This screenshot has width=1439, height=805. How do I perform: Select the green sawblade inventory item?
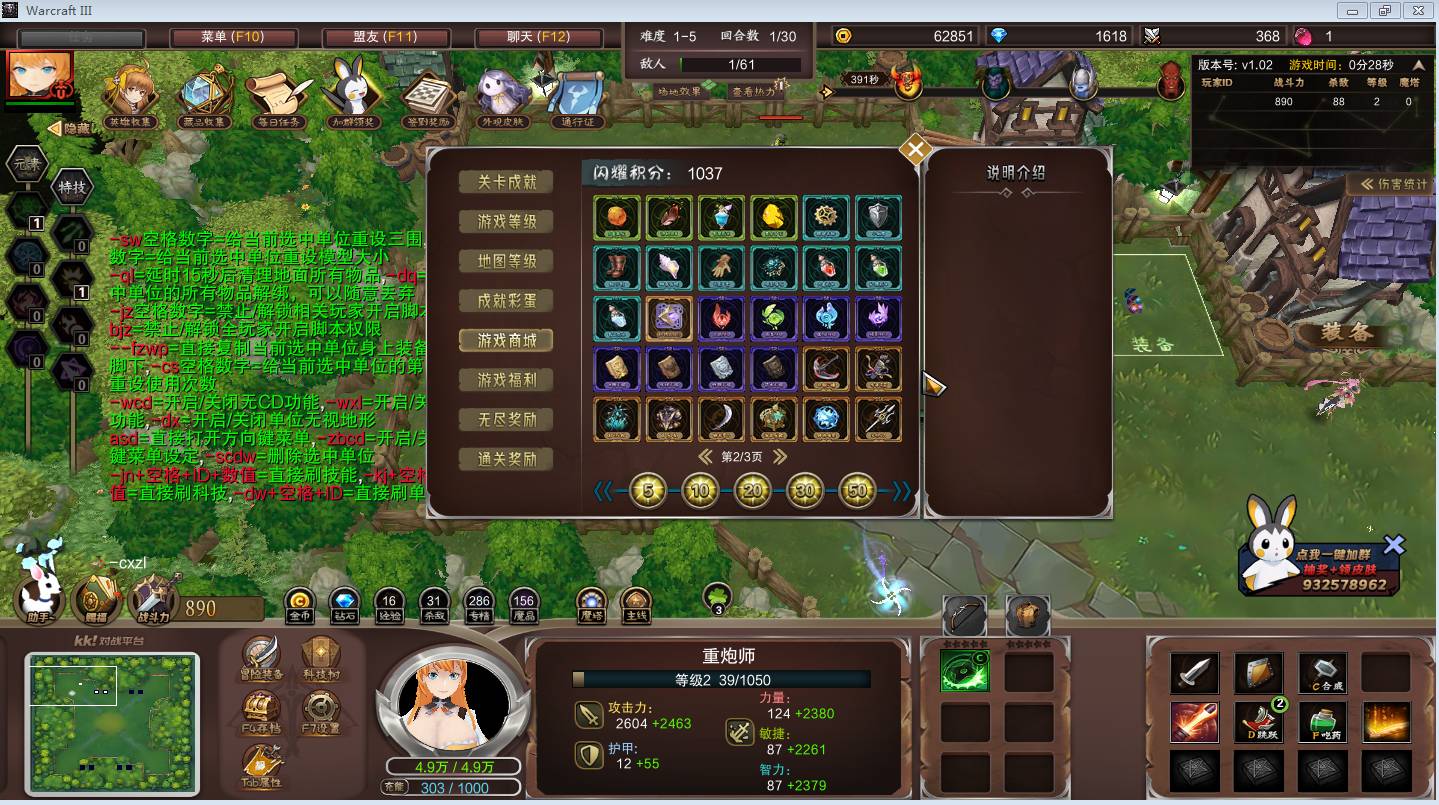[964, 672]
